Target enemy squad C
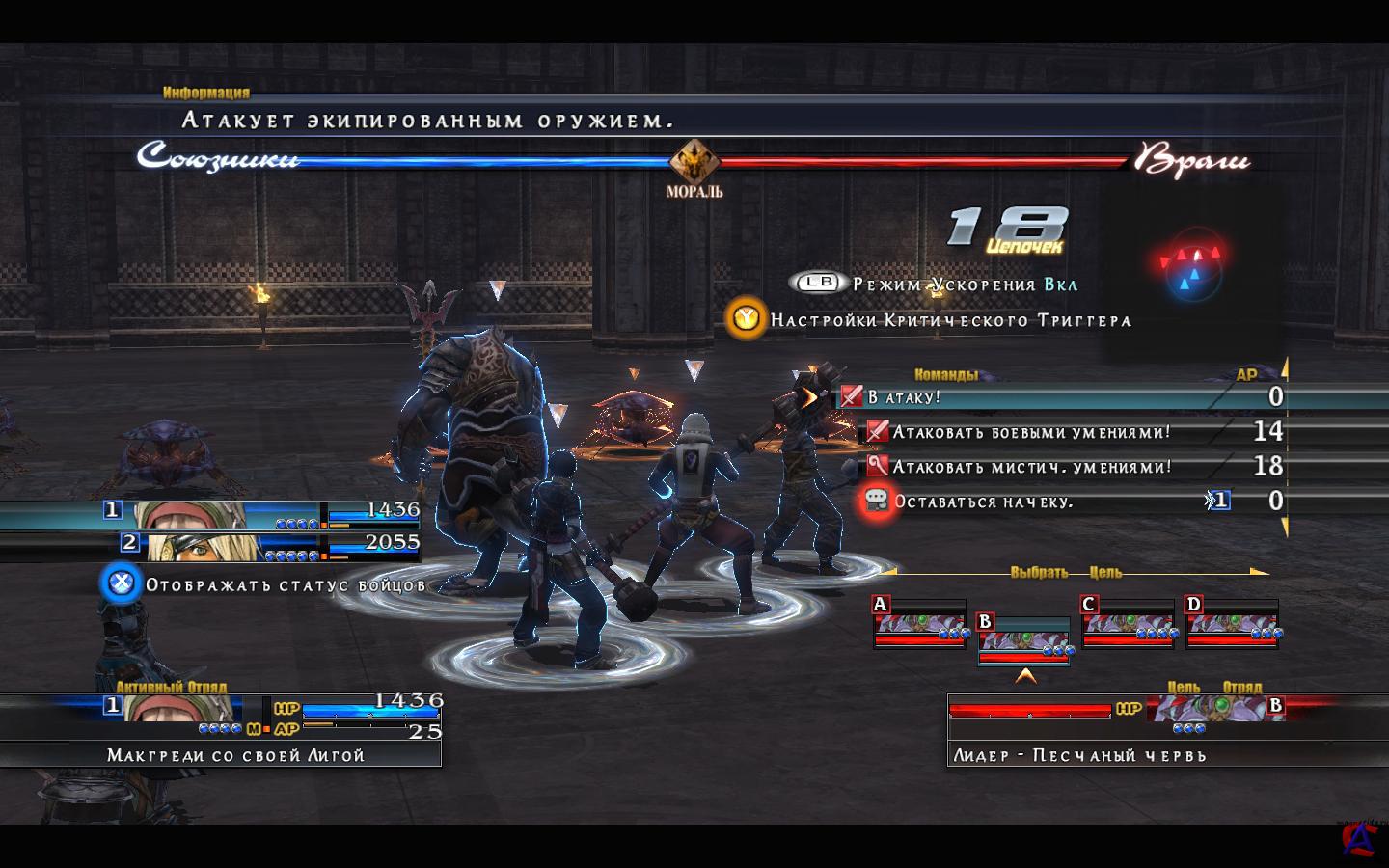The height and width of the screenshot is (868, 1389). tap(1128, 623)
